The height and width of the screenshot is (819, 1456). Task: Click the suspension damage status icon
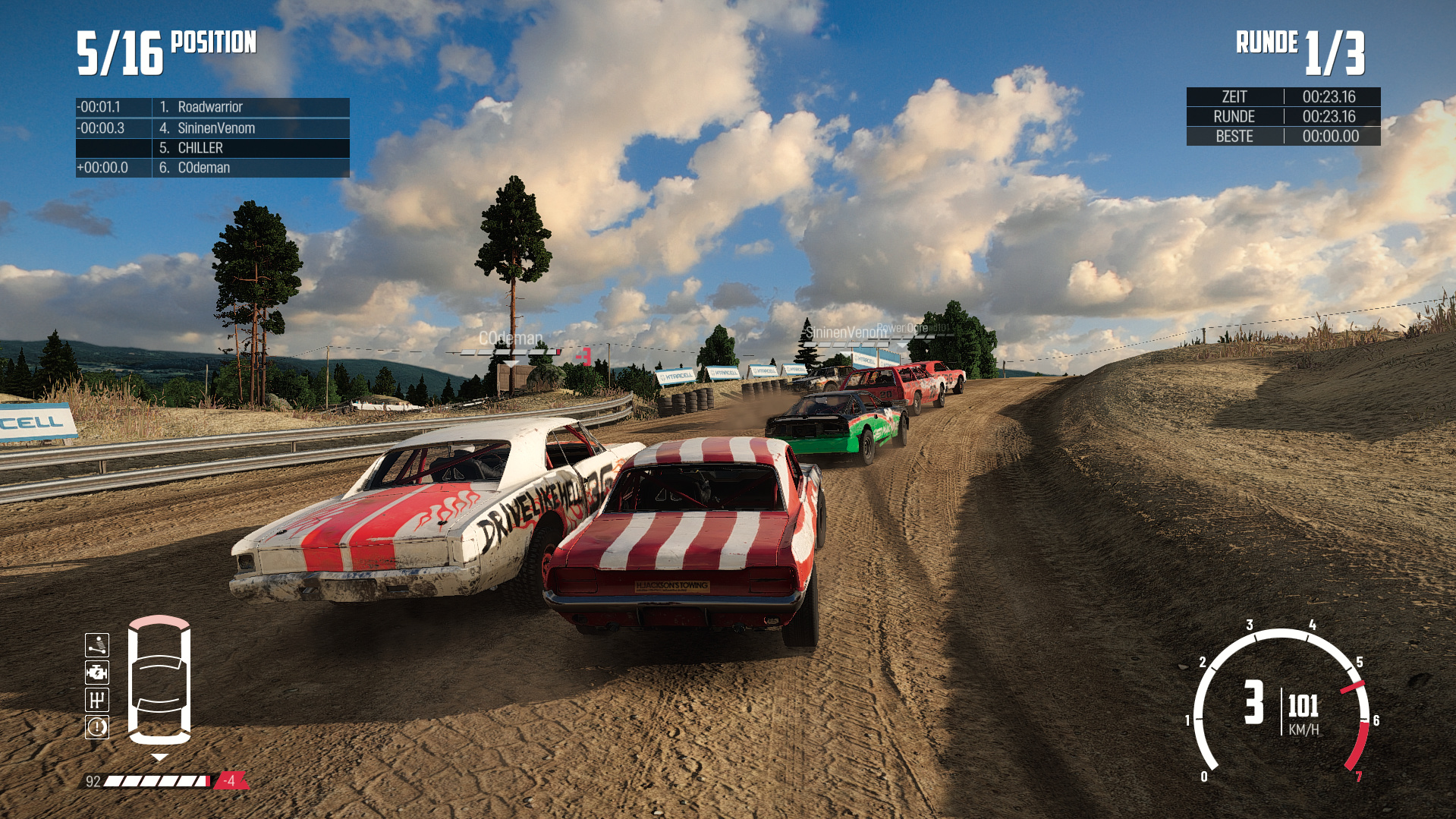click(x=97, y=645)
